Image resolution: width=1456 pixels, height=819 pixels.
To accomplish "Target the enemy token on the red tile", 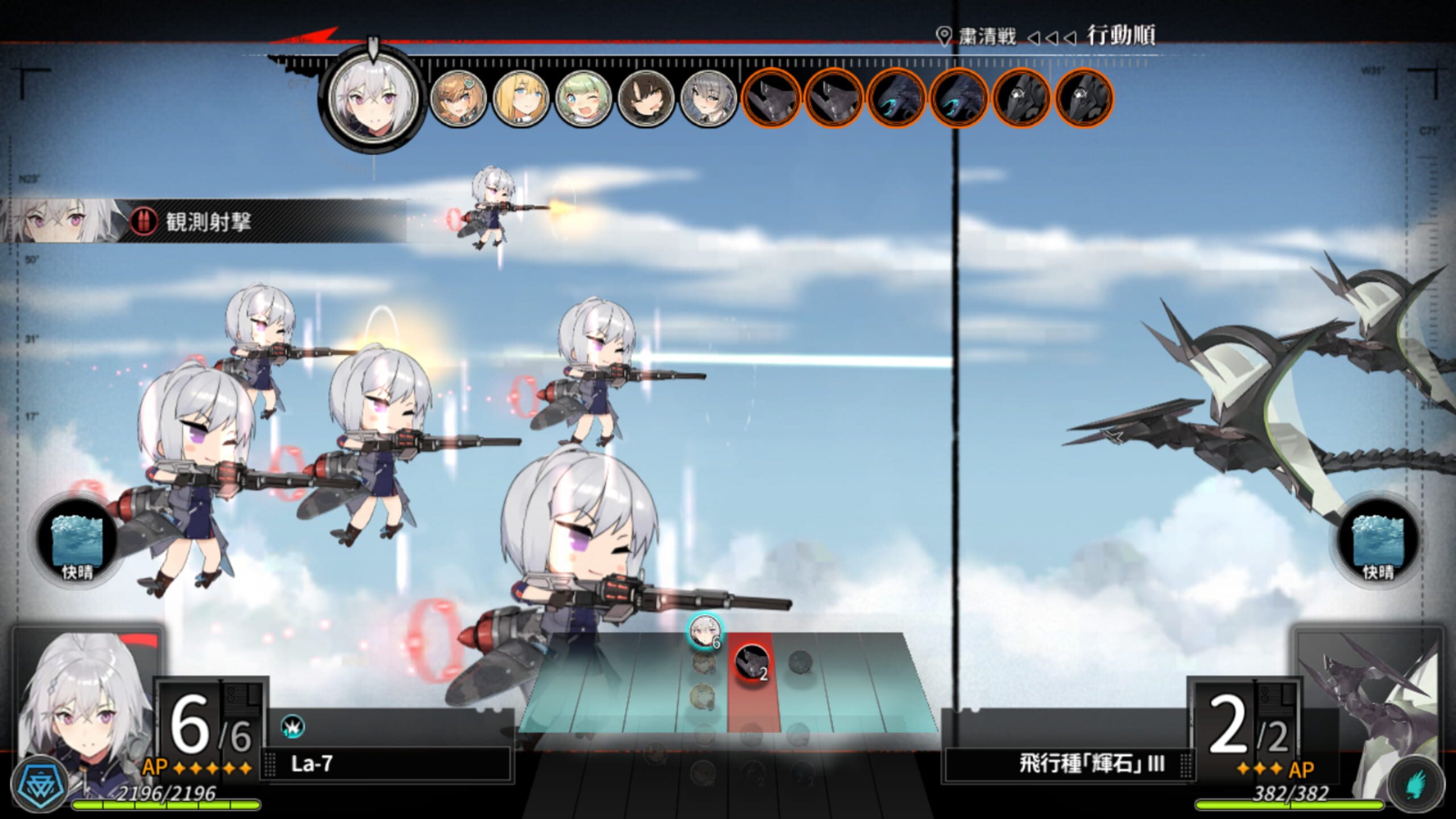I will [751, 661].
